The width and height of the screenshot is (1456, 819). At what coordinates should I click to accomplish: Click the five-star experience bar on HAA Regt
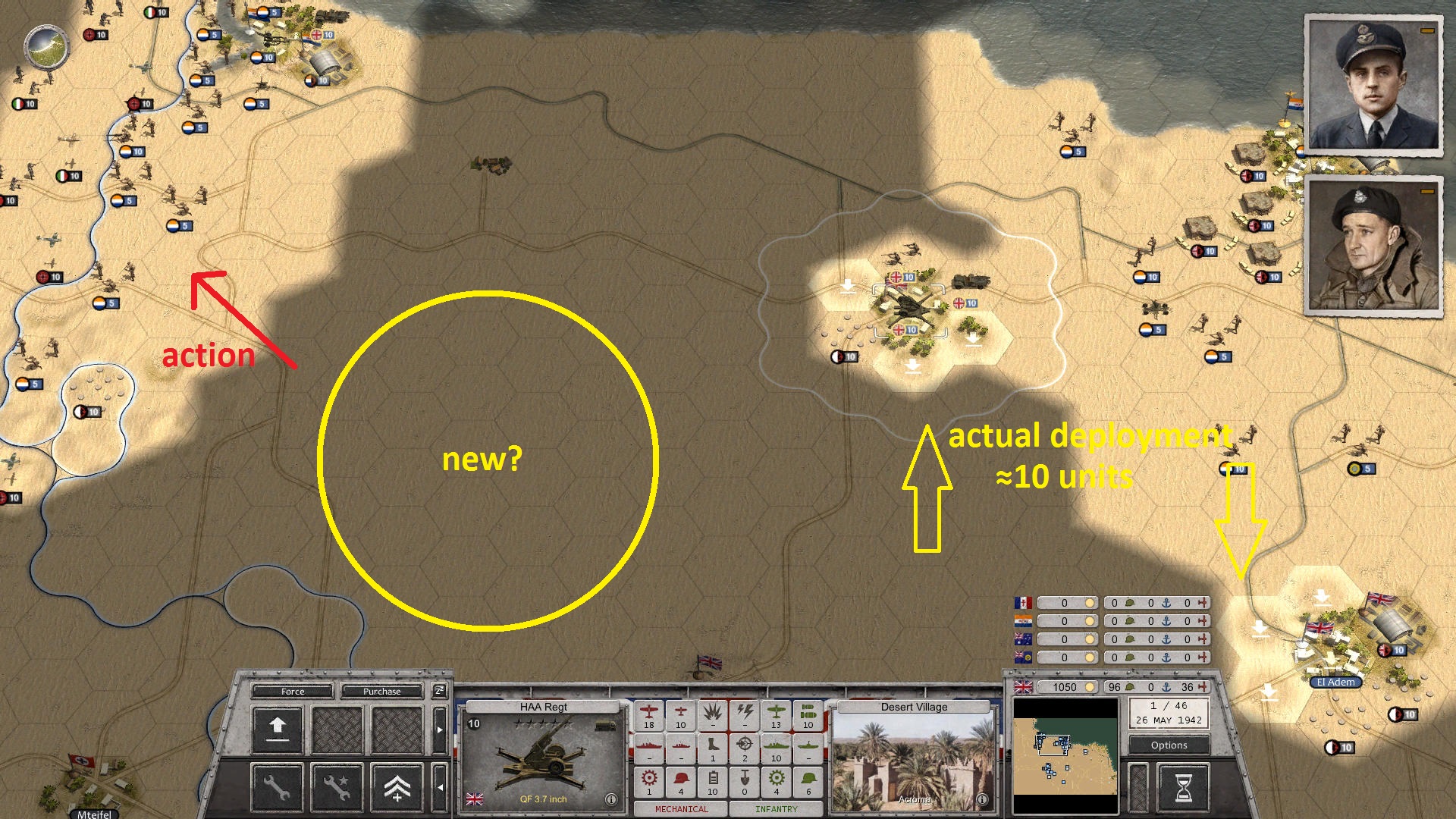coord(541,722)
